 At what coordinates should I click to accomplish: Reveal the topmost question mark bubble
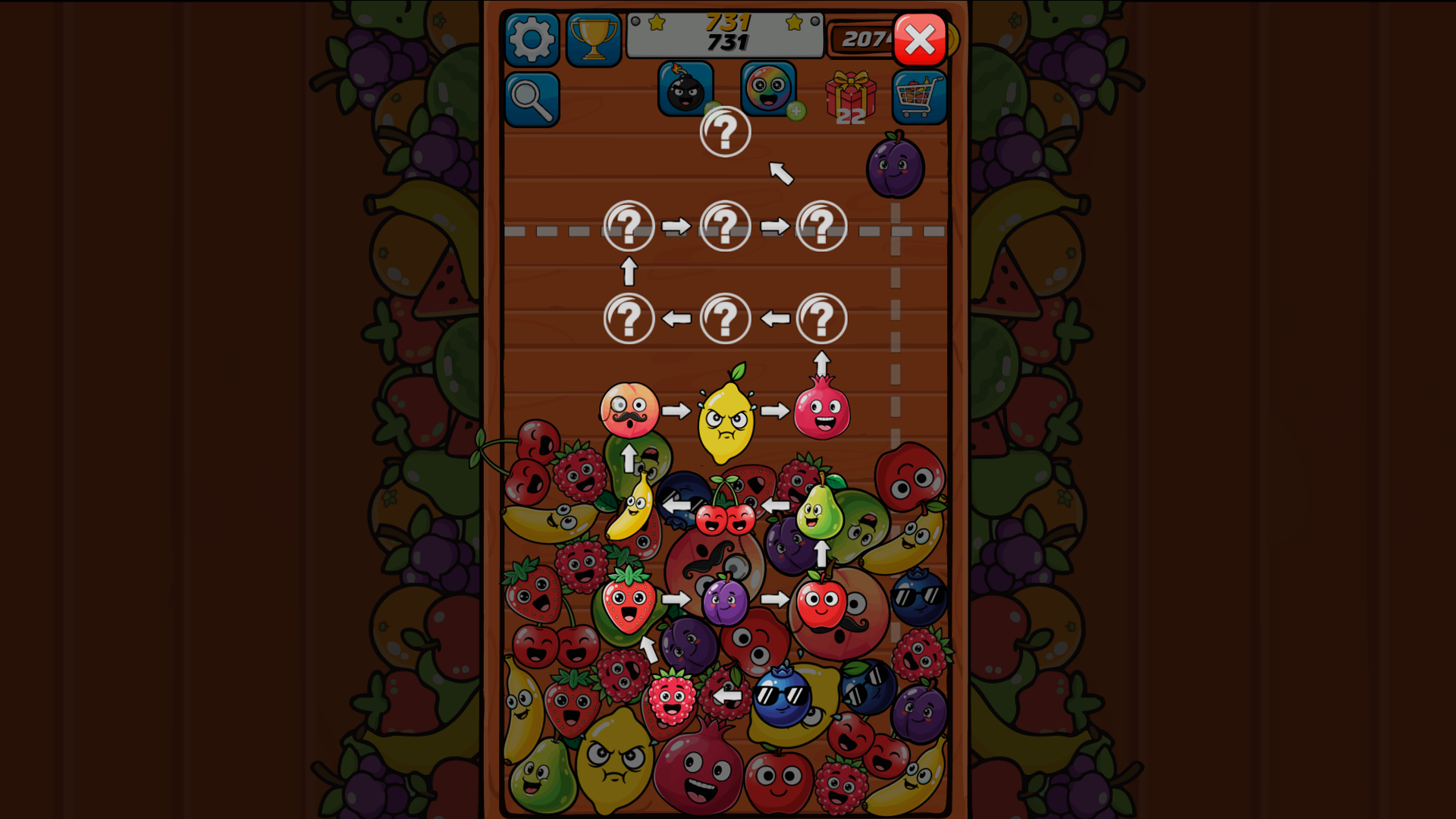pos(724,130)
